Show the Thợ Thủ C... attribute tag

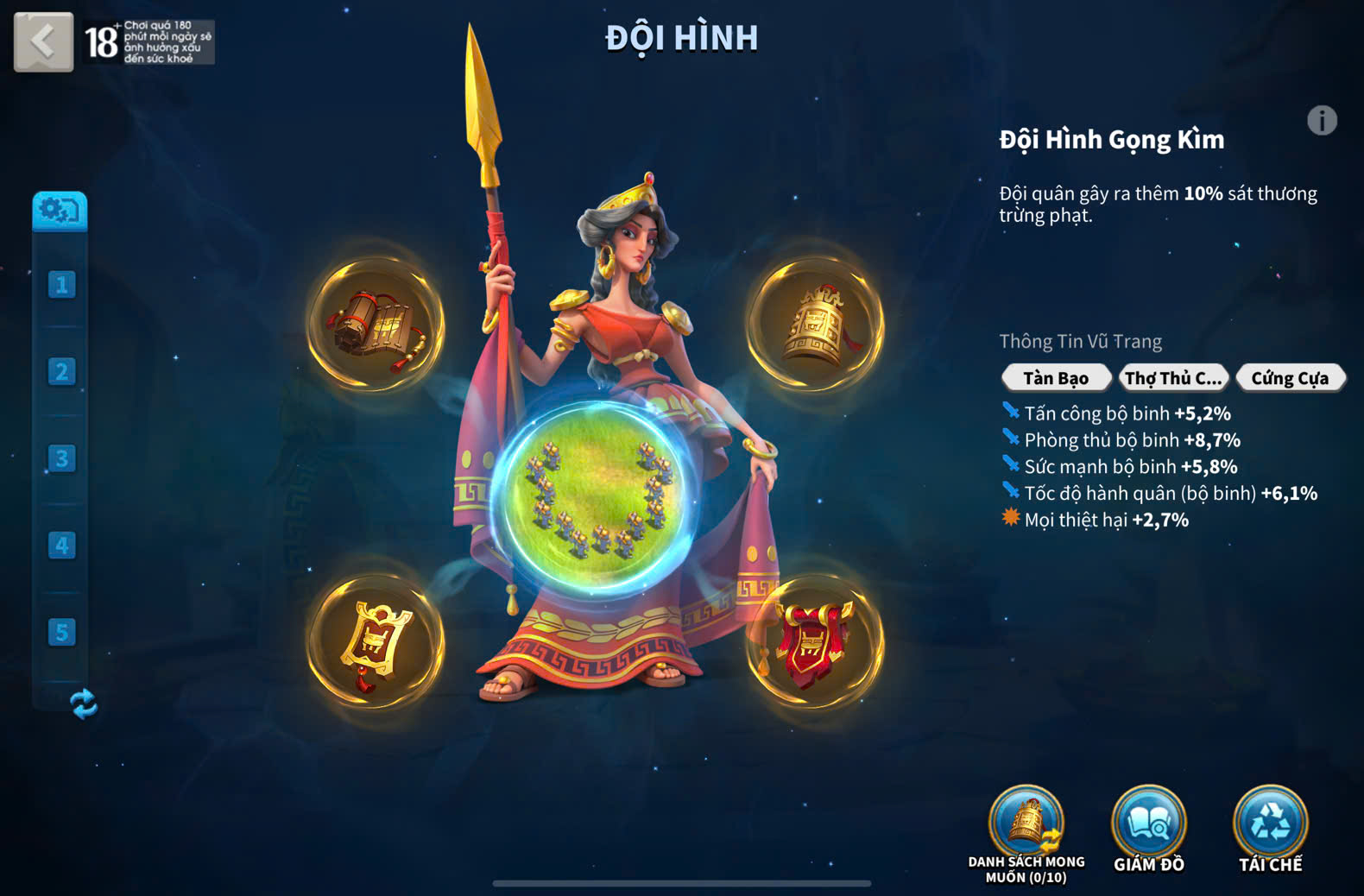coord(1173,378)
